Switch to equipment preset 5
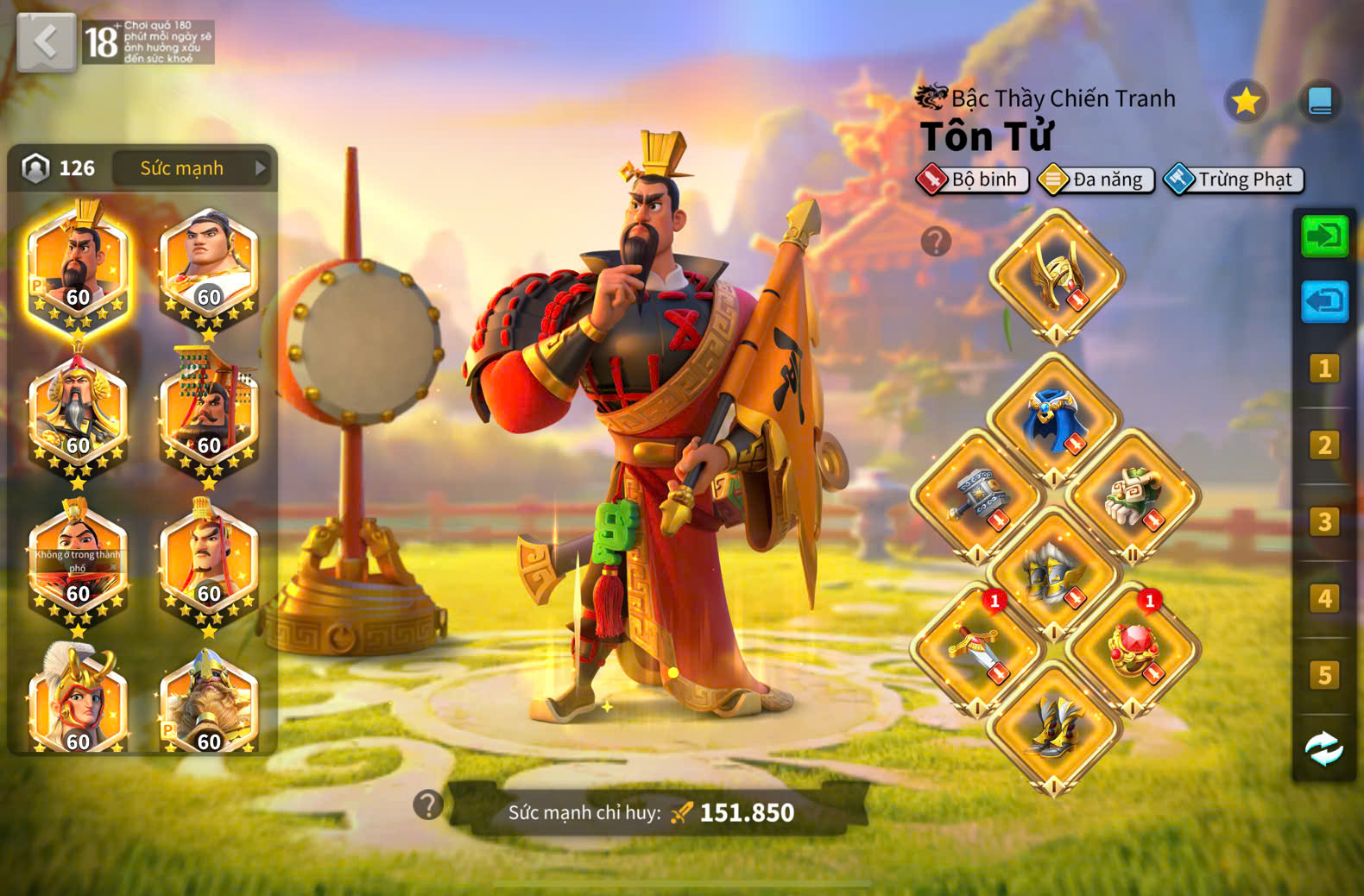This screenshot has width=1364, height=896. (1323, 675)
